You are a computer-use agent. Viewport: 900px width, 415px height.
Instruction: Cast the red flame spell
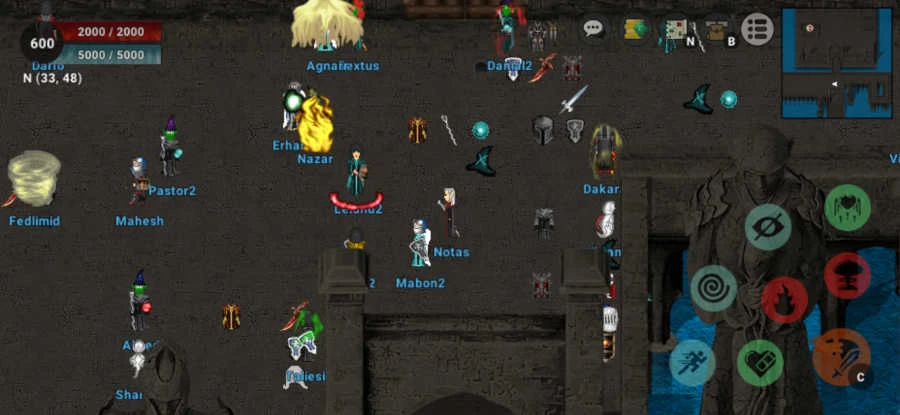(x=784, y=300)
